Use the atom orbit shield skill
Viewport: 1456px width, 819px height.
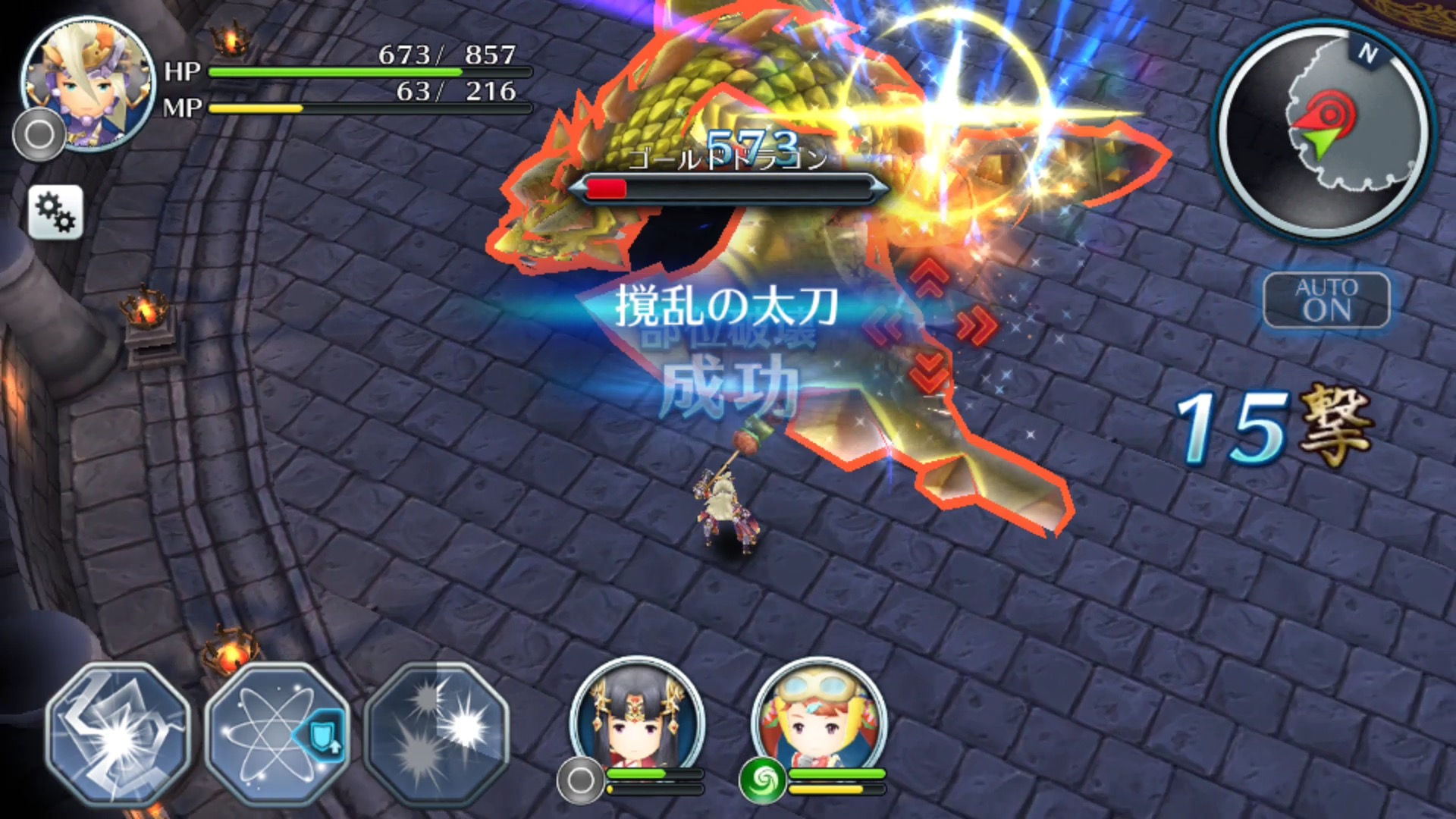click(278, 734)
